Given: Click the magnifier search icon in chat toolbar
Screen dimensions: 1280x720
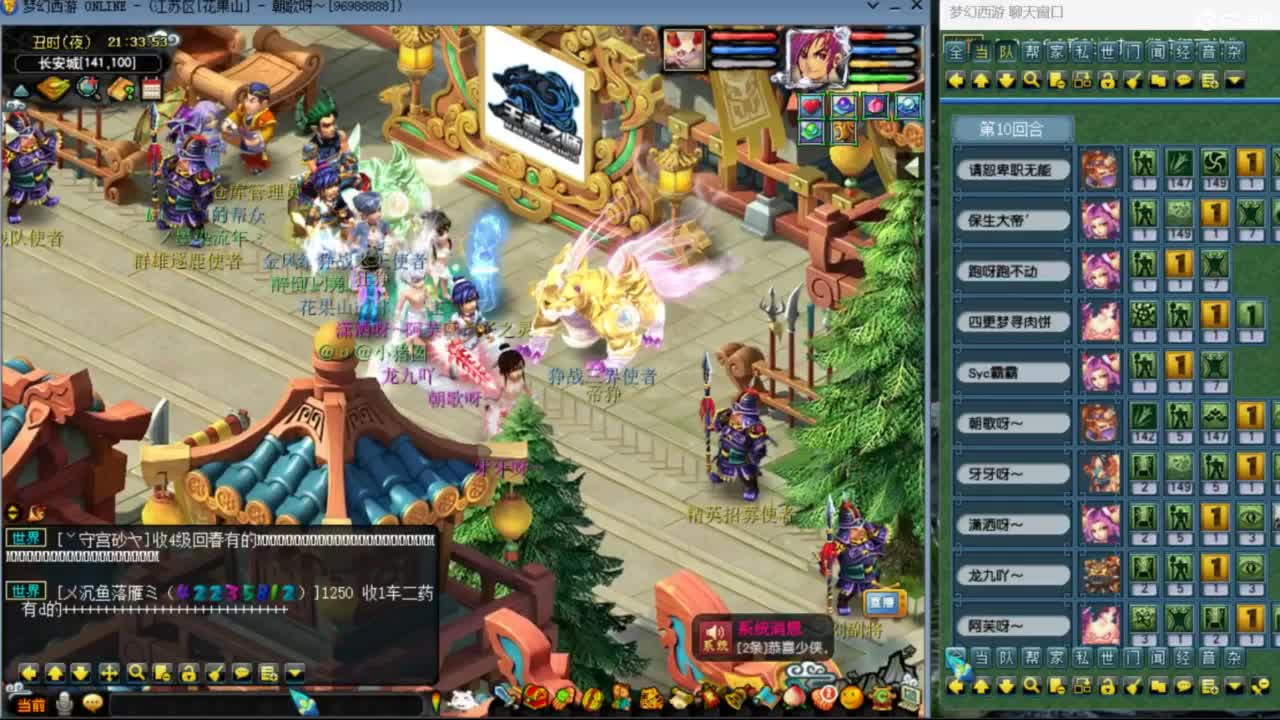Looking at the screenshot, I should point(135,671).
